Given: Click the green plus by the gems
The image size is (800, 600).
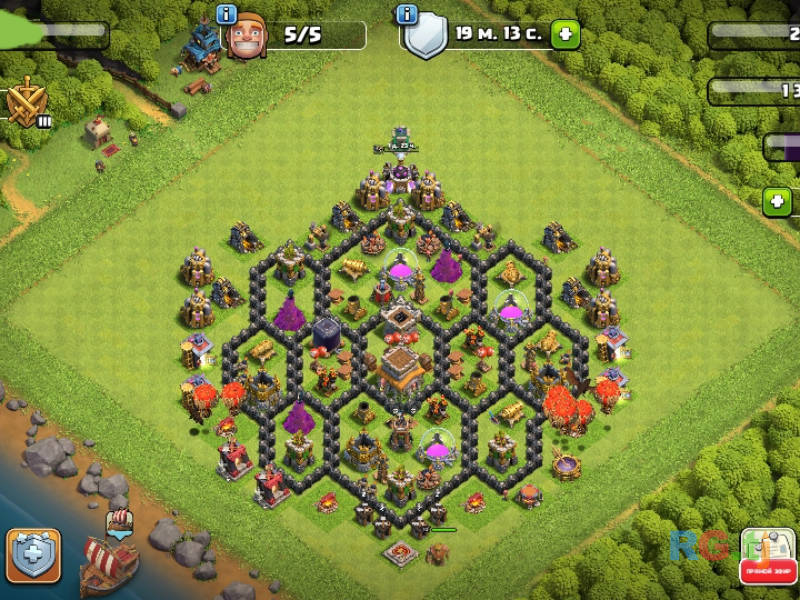Looking at the screenshot, I should click(777, 202).
